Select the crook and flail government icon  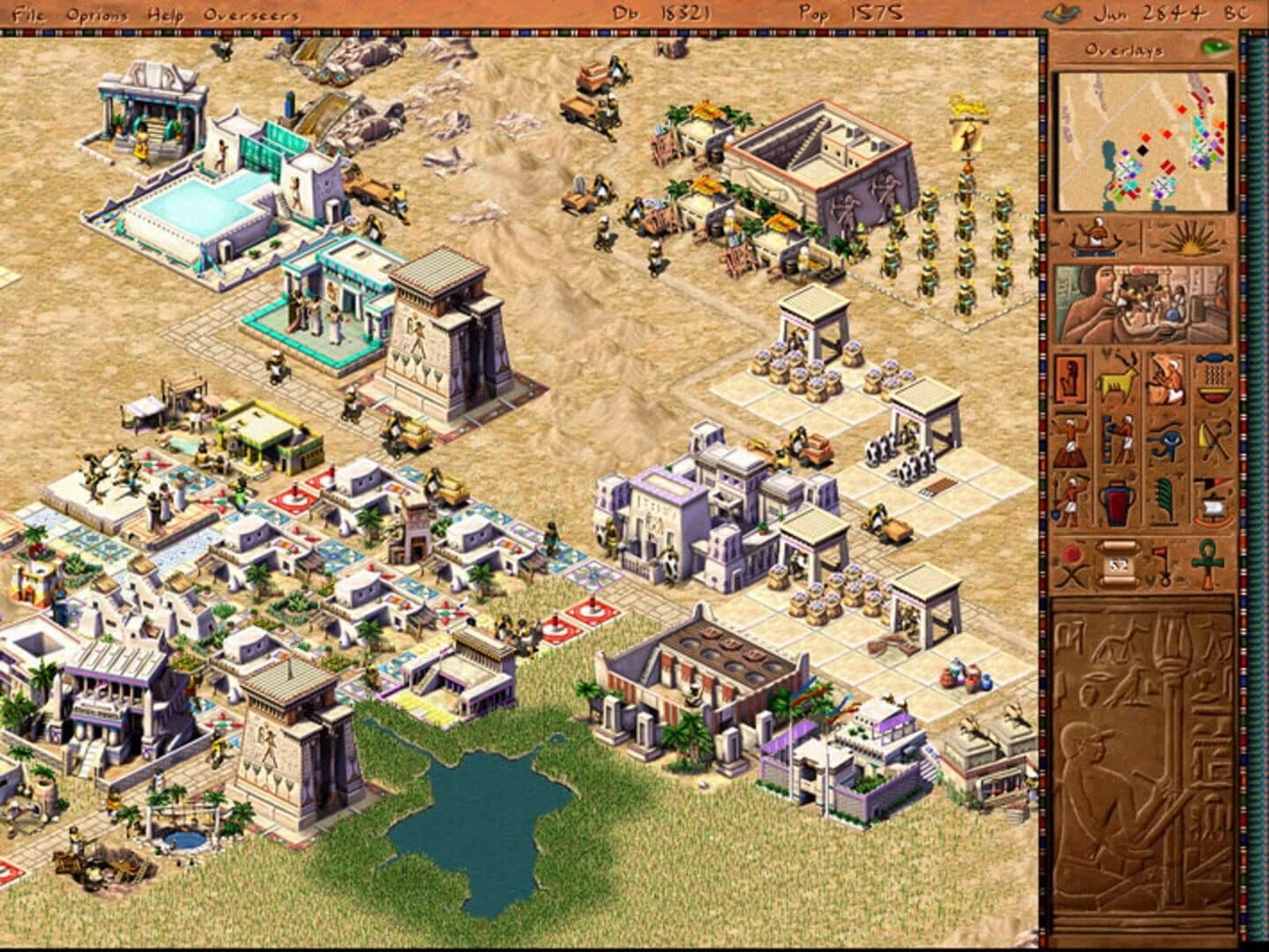pyautogui.click(x=1213, y=441)
